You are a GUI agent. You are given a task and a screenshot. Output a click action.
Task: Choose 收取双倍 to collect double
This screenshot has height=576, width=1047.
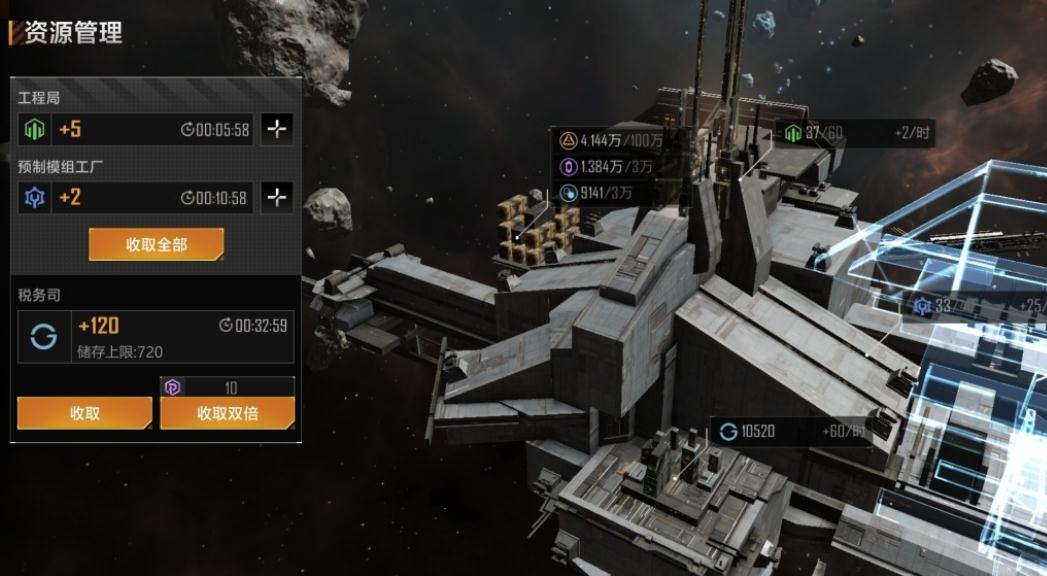tap(227, 413)
